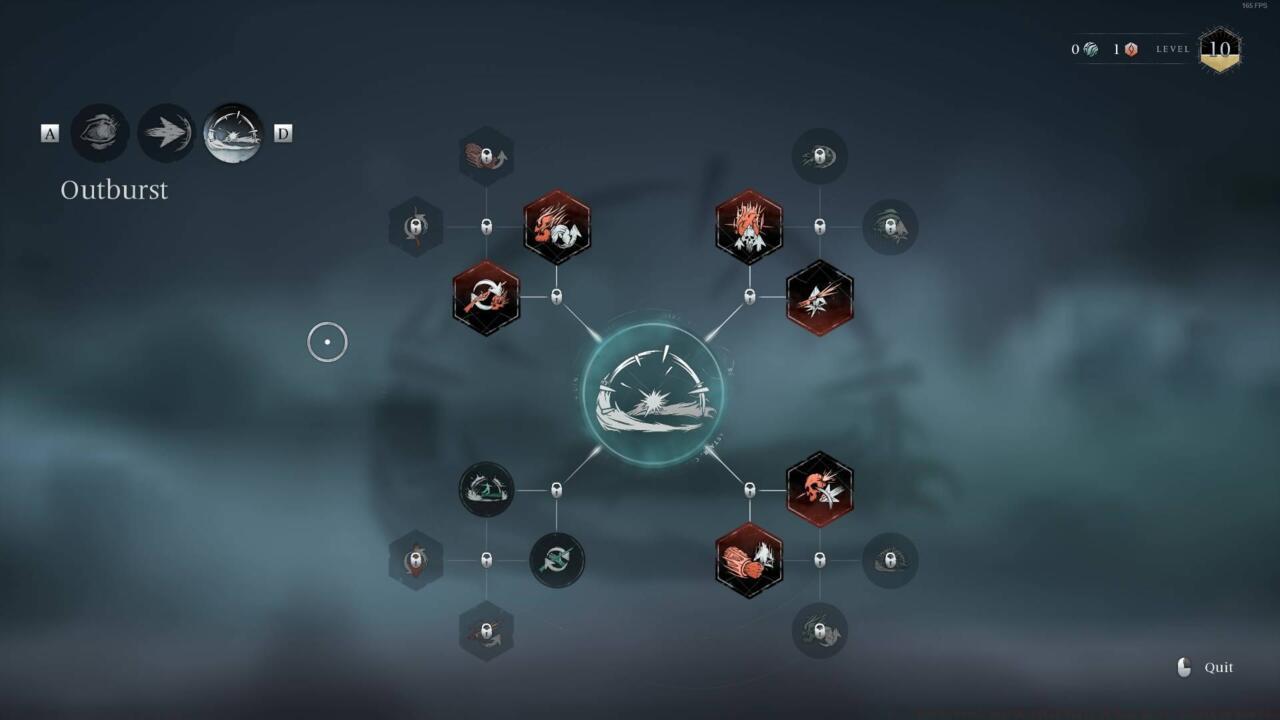
Task: Click the locked grabbing-hand node at the top
Action: (x=486, y=155)
